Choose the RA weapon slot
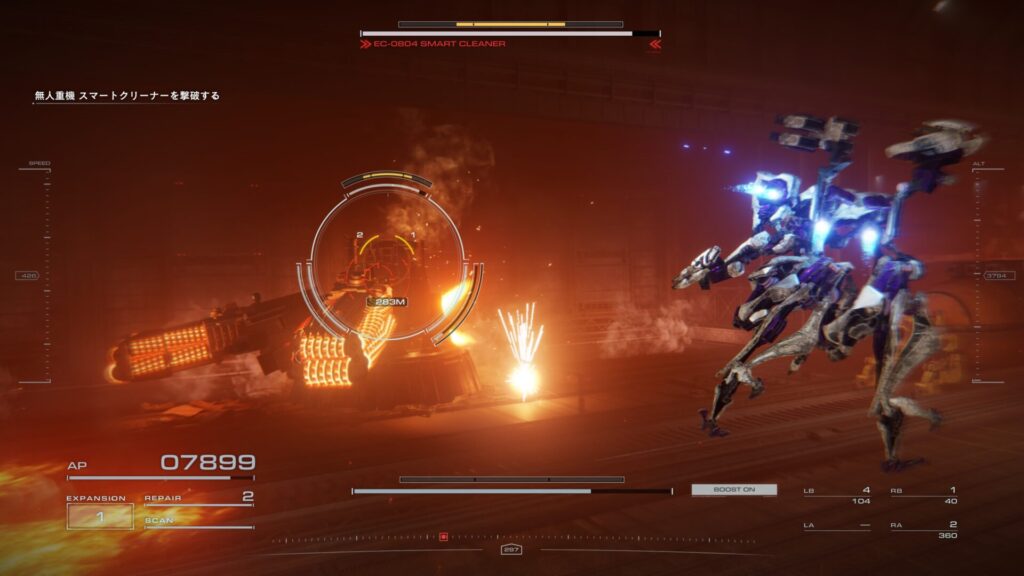 (924, 529)
